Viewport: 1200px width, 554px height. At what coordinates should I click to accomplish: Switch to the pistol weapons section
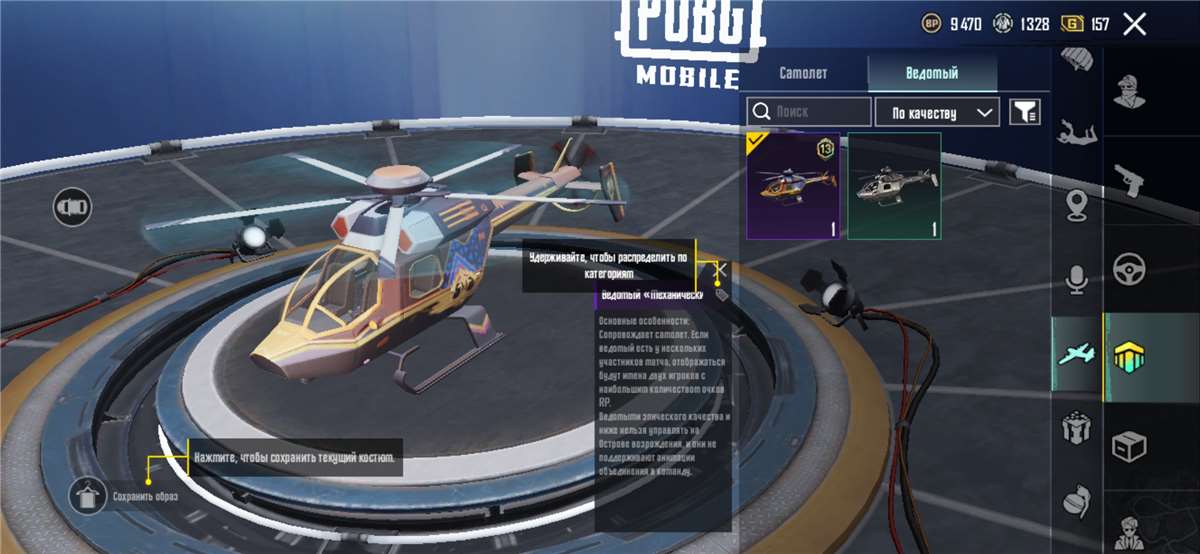tap(1131, 180)
